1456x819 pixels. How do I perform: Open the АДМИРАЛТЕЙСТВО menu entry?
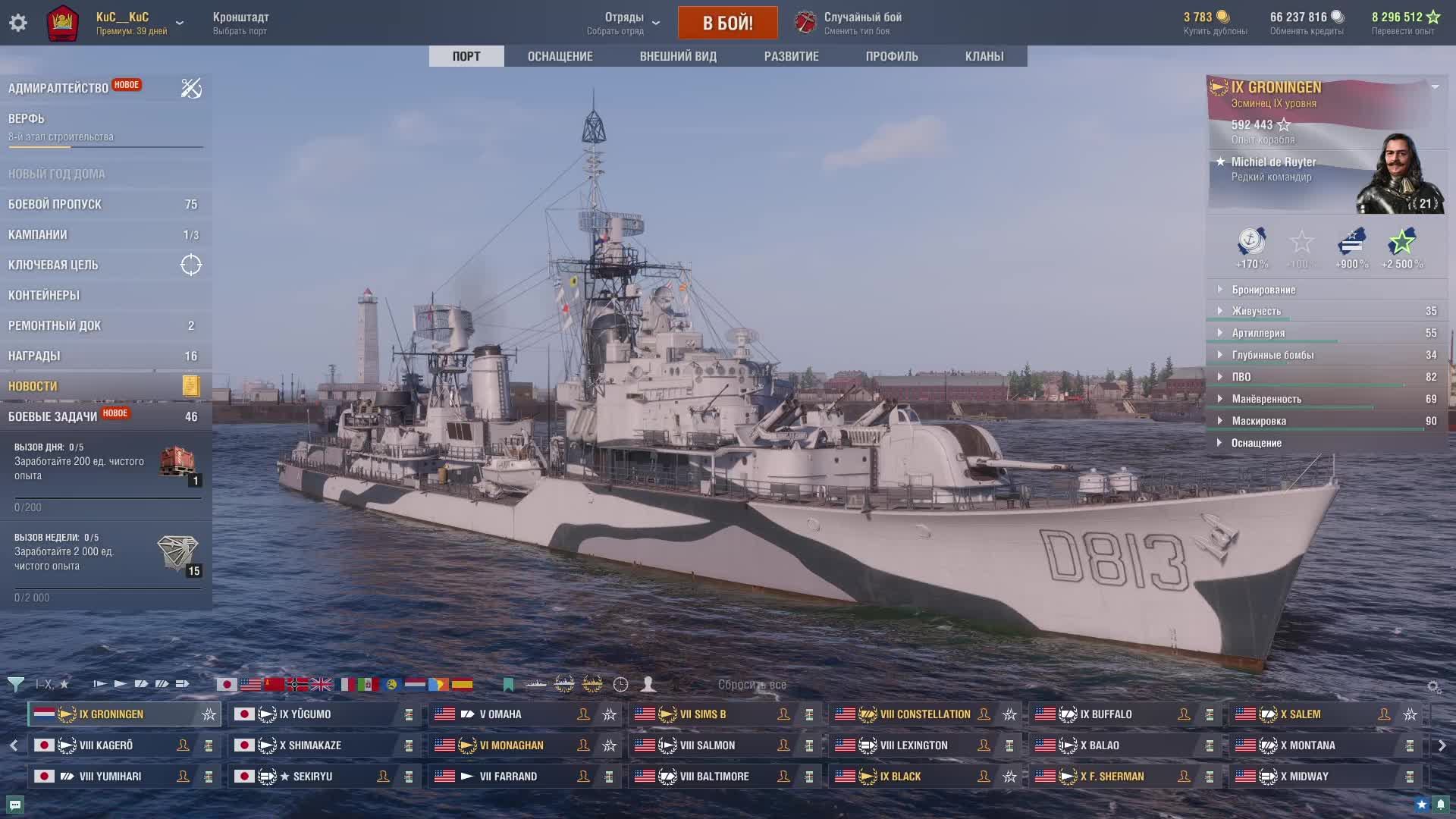(x=58, y=88)
